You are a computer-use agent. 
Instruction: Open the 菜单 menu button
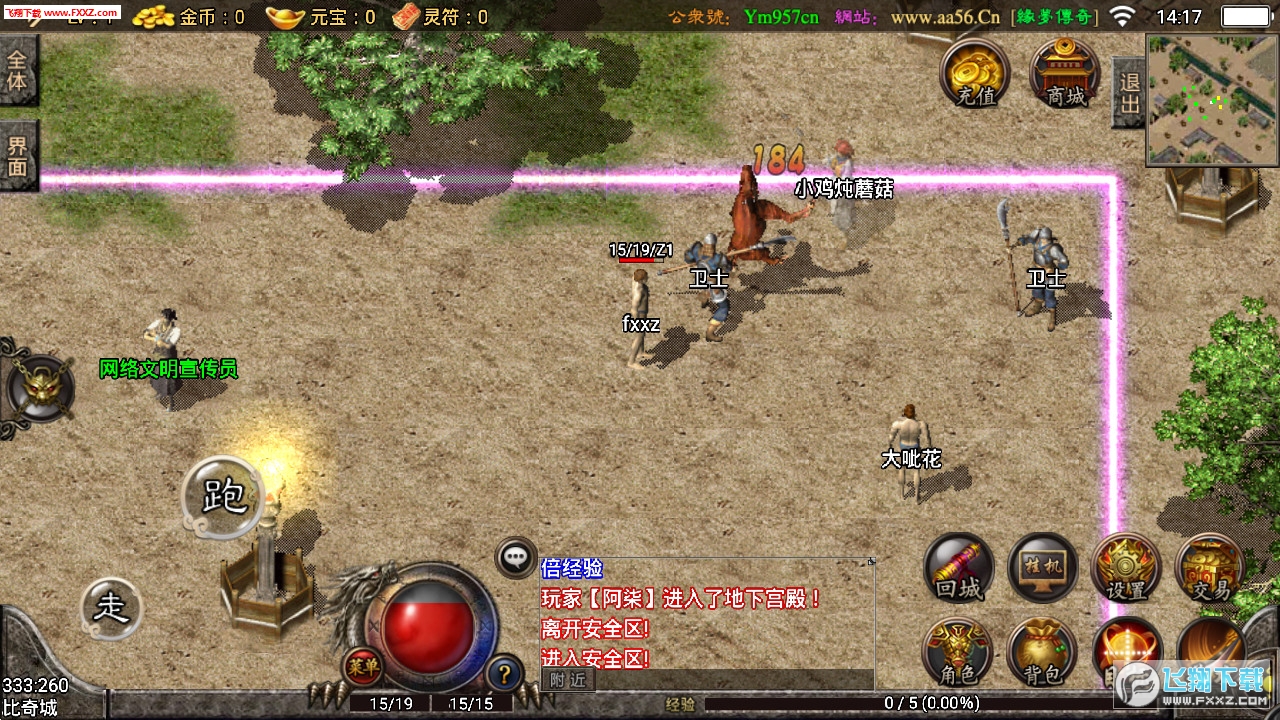[363, 666]
